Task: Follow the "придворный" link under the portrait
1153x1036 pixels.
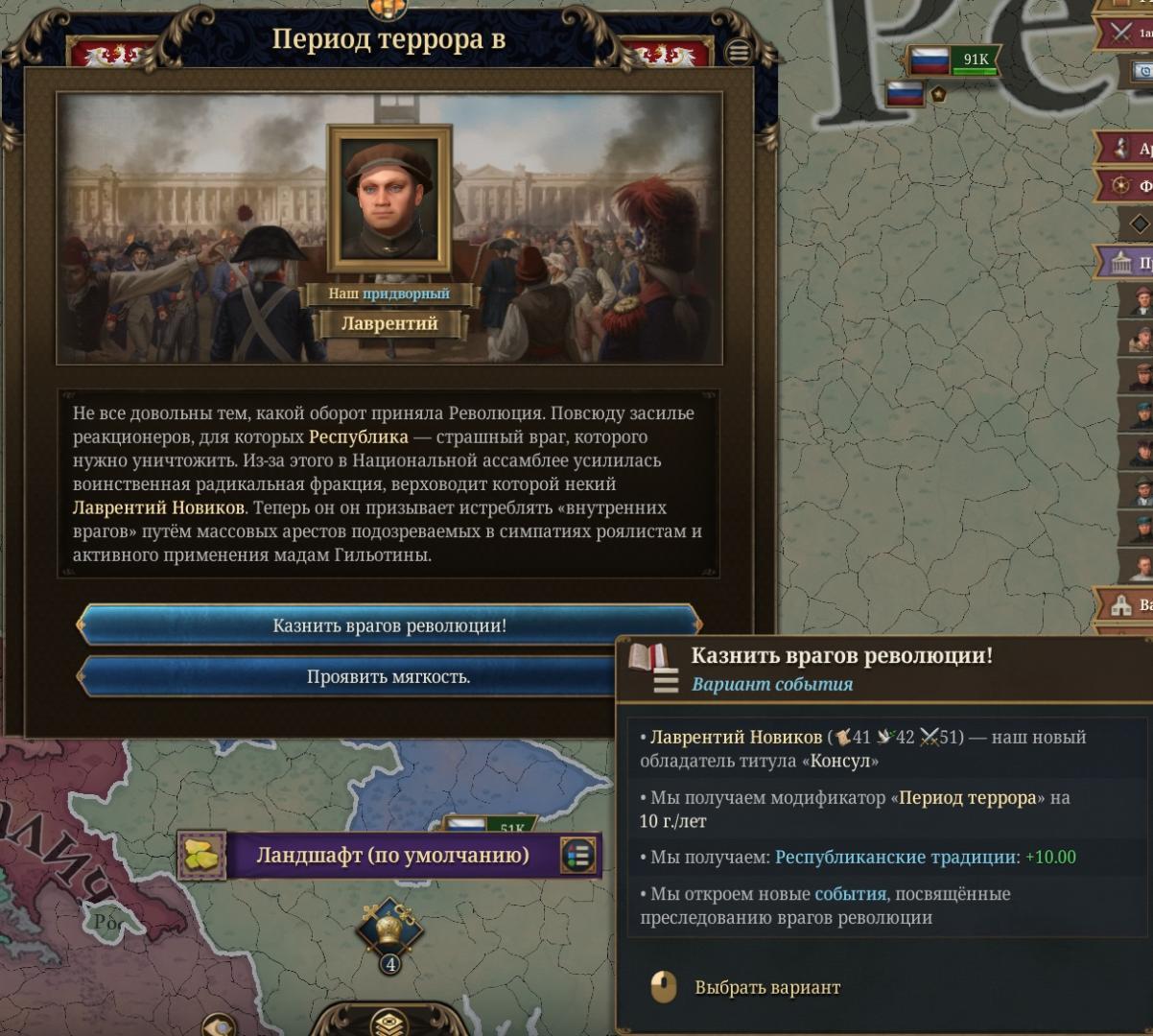Action: tap(406, 294)
